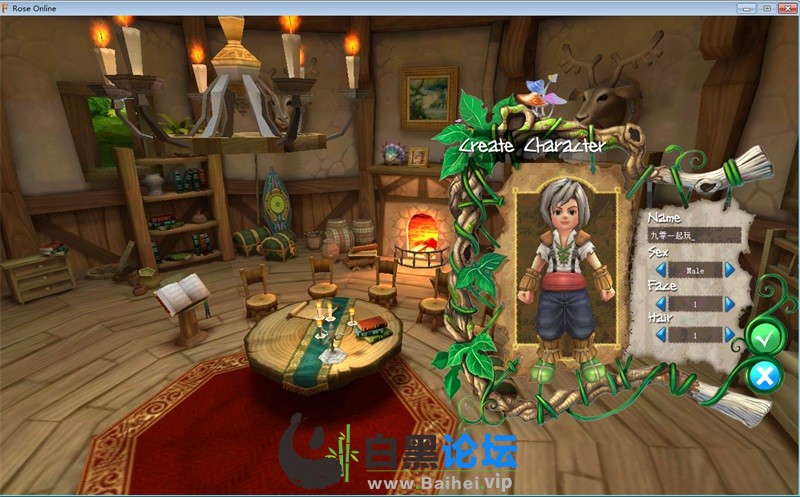Screen dimensions: 800x497
Task: Cancel character creation with blue X
Action: [765, 376]
